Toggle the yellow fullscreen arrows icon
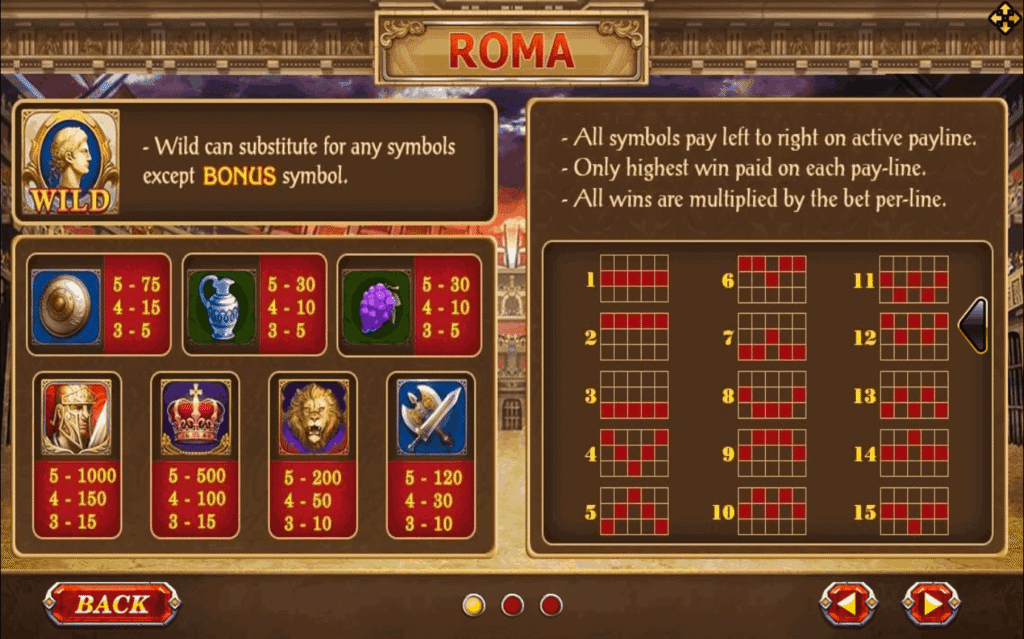This screenshot has width=1024, height=639. (x=1003, y=18)
